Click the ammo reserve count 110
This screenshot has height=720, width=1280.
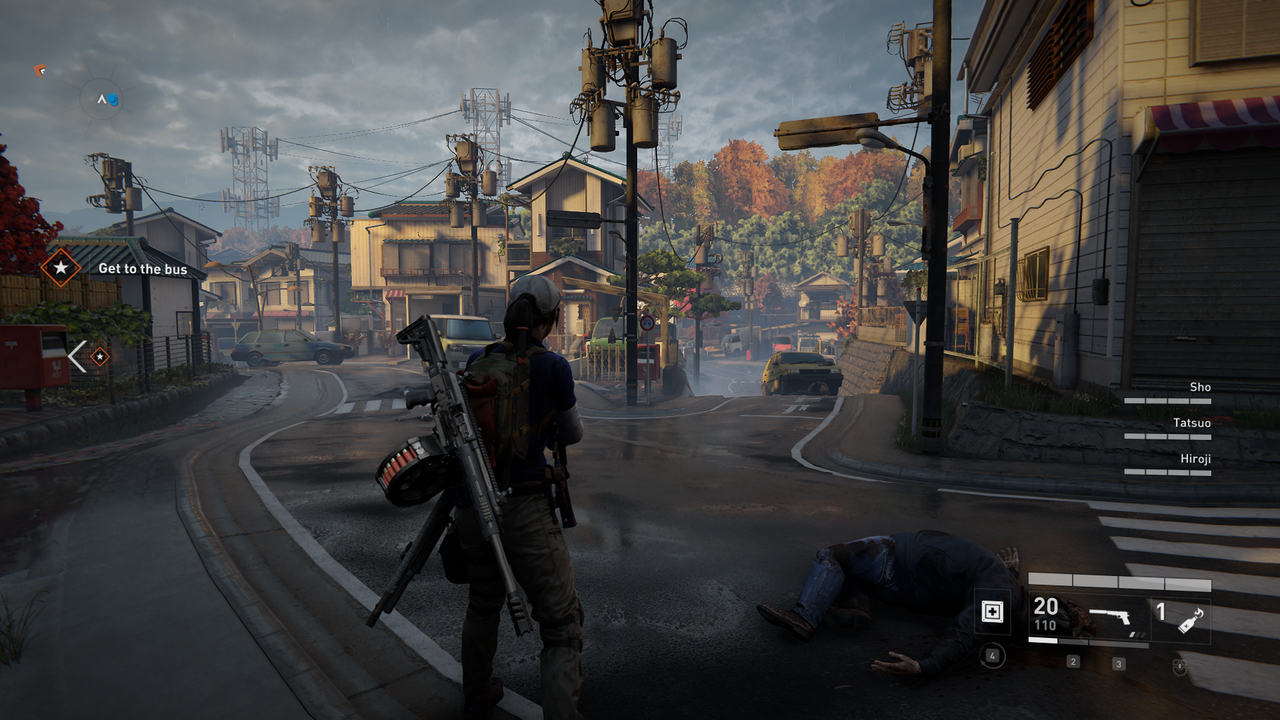click(1045, 625)
